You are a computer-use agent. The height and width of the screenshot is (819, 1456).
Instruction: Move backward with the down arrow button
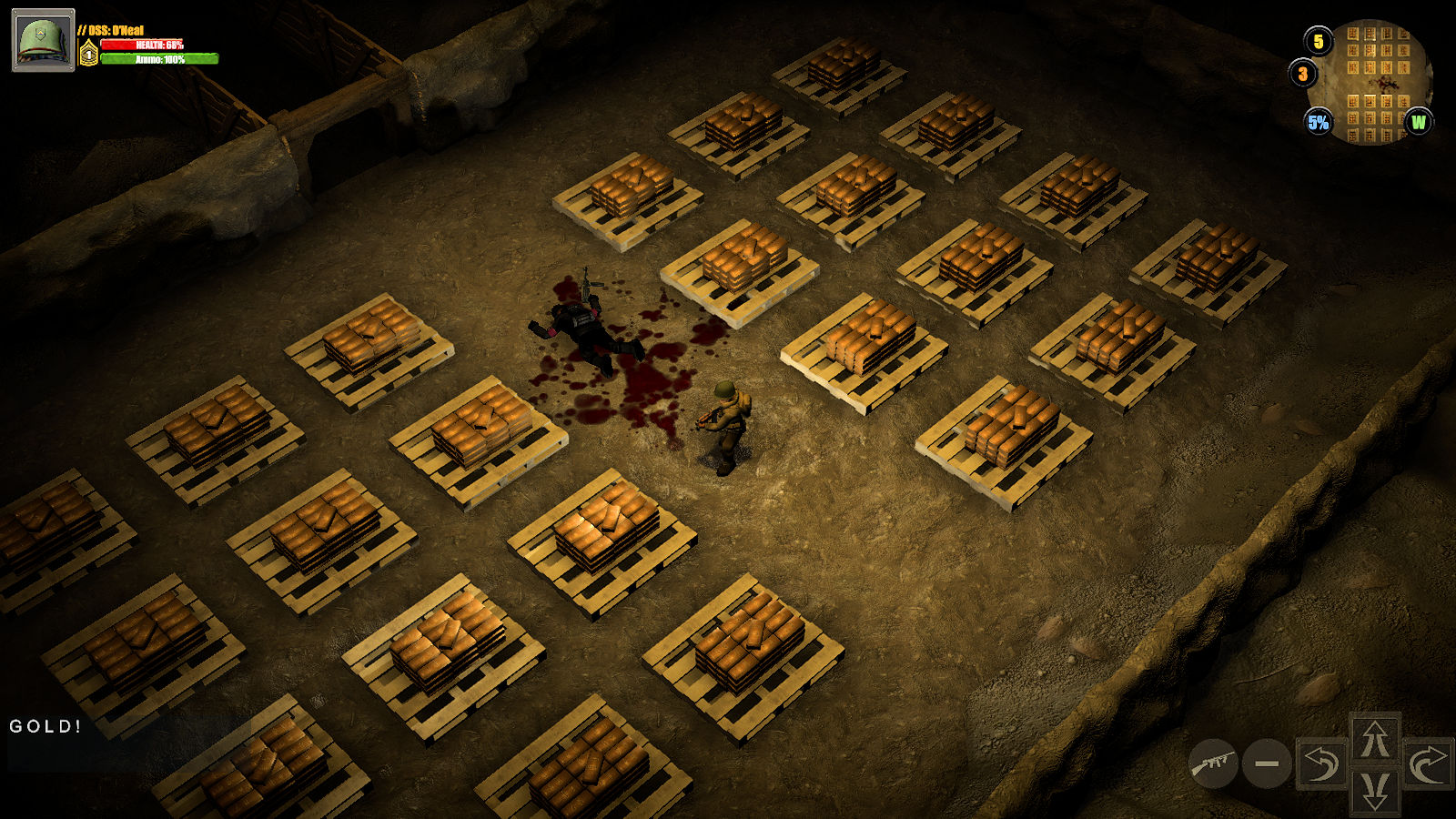click(1375, 790)
